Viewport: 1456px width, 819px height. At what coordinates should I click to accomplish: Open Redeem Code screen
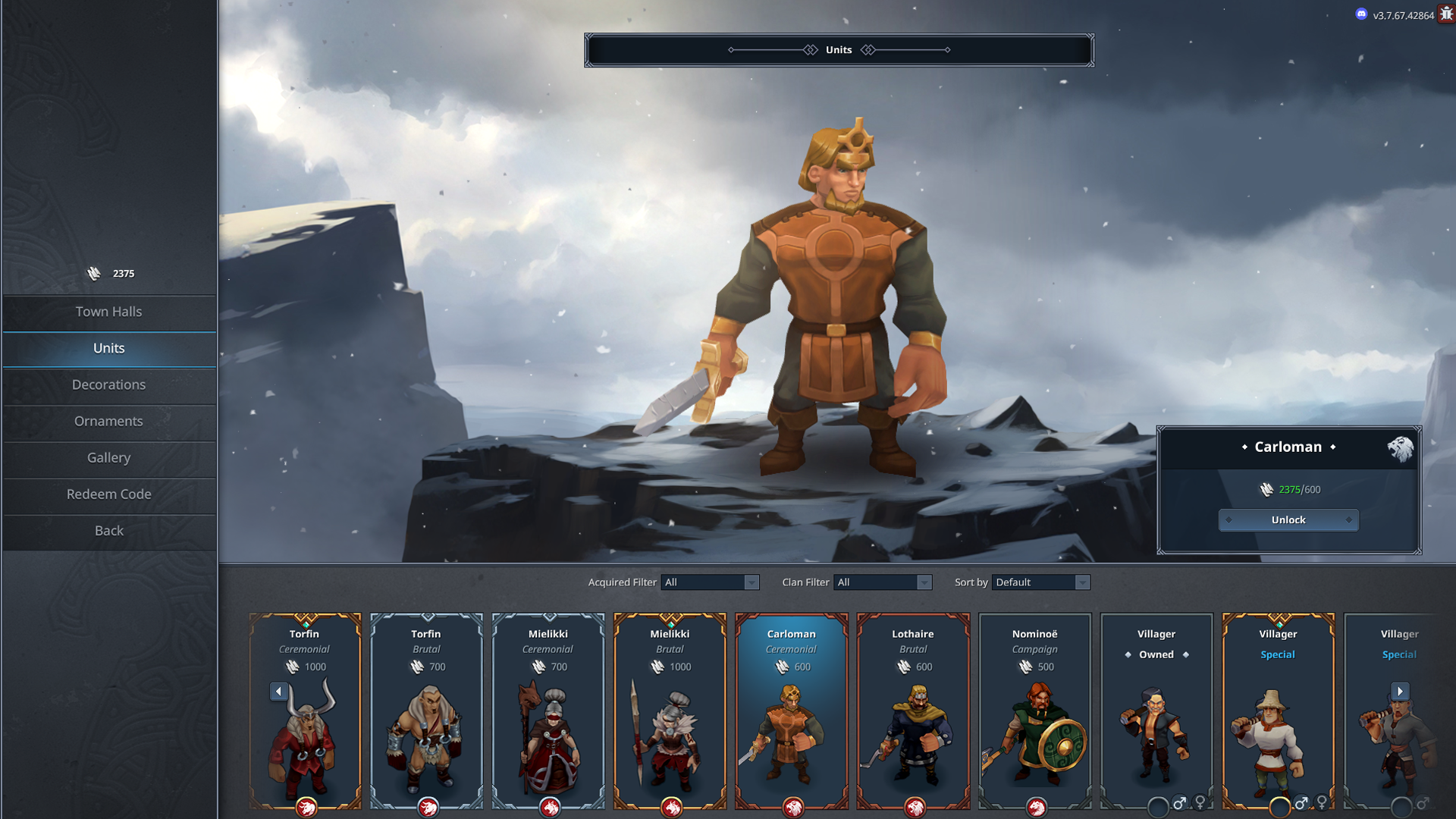click(x=108, y=494)
